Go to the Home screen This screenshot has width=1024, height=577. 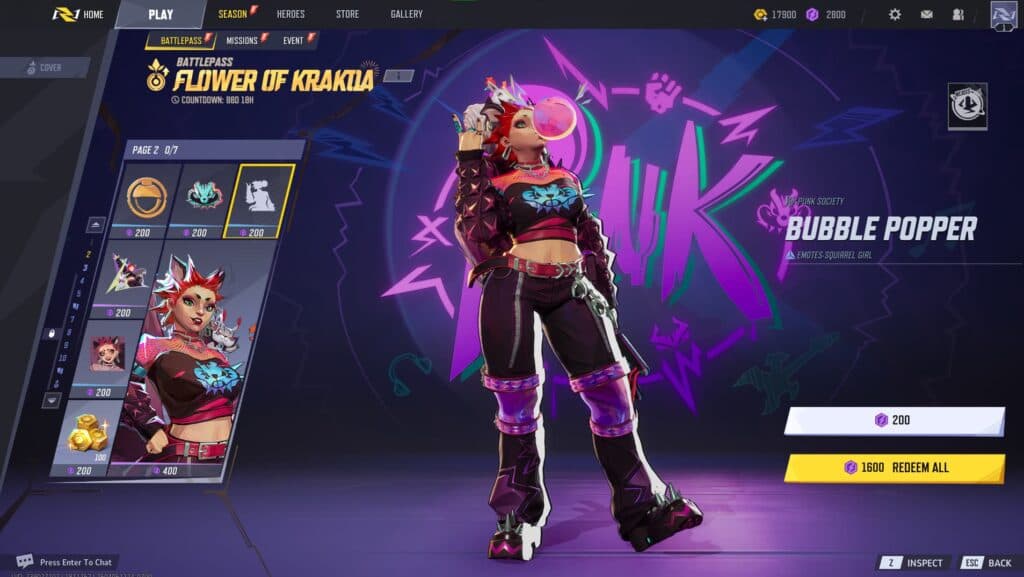[80, 14]
